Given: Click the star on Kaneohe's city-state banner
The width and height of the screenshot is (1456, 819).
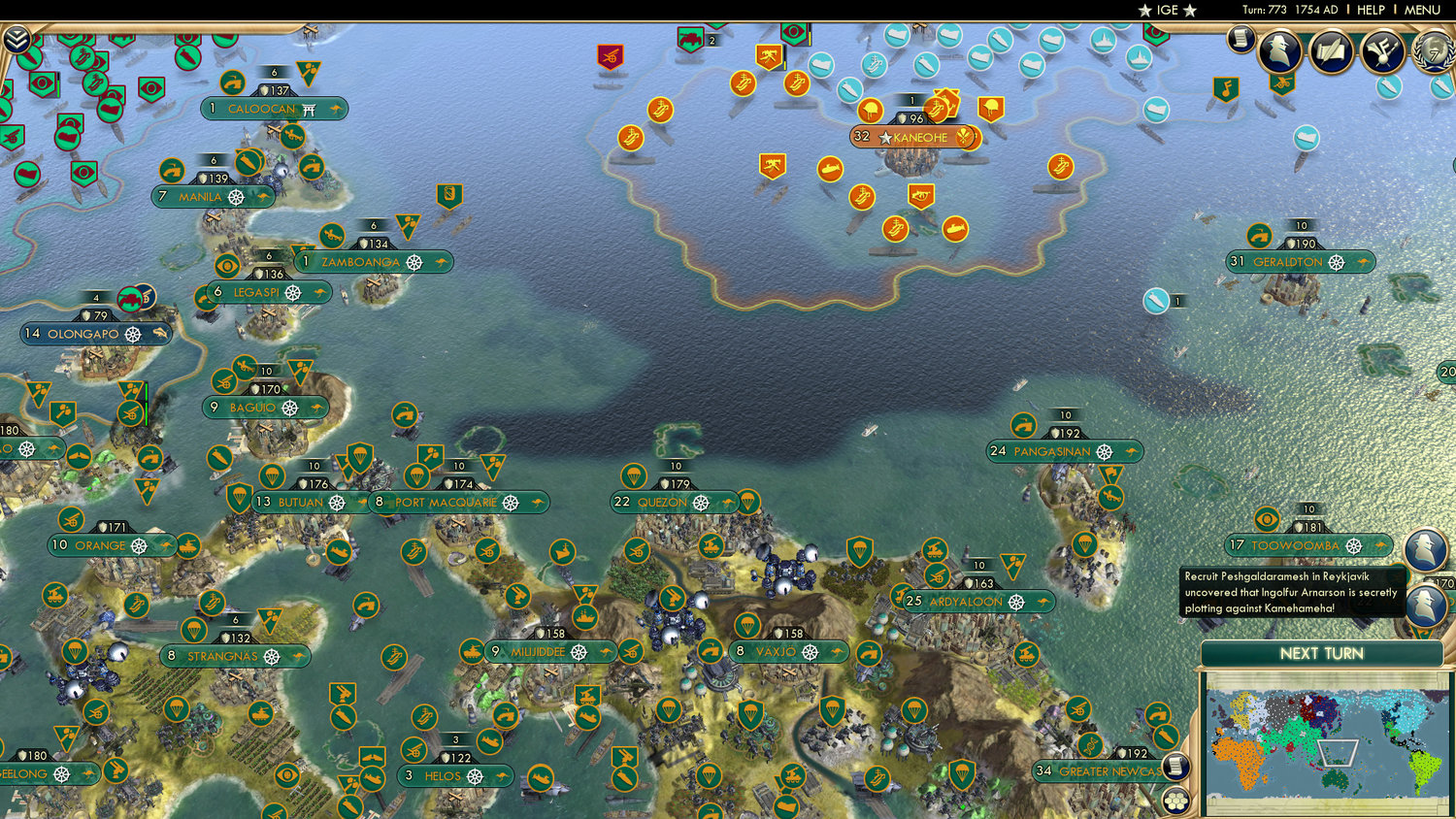Looking at the screenshot, I should pos(886,138).
